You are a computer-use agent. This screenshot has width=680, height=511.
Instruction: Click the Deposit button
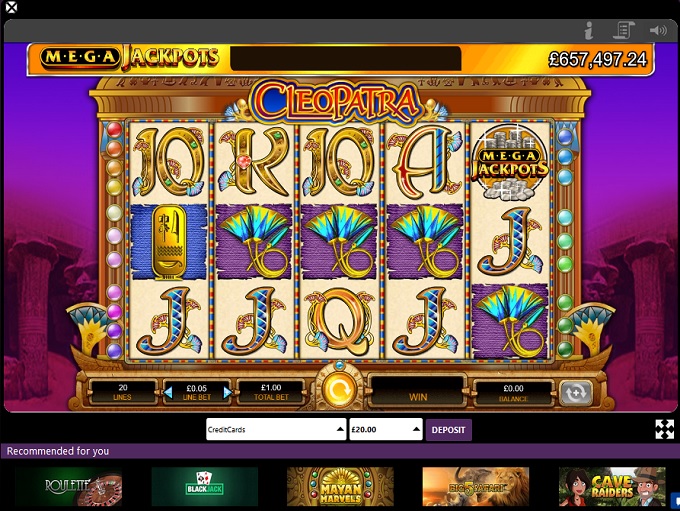pyautogui.click(x=448, y=430)
